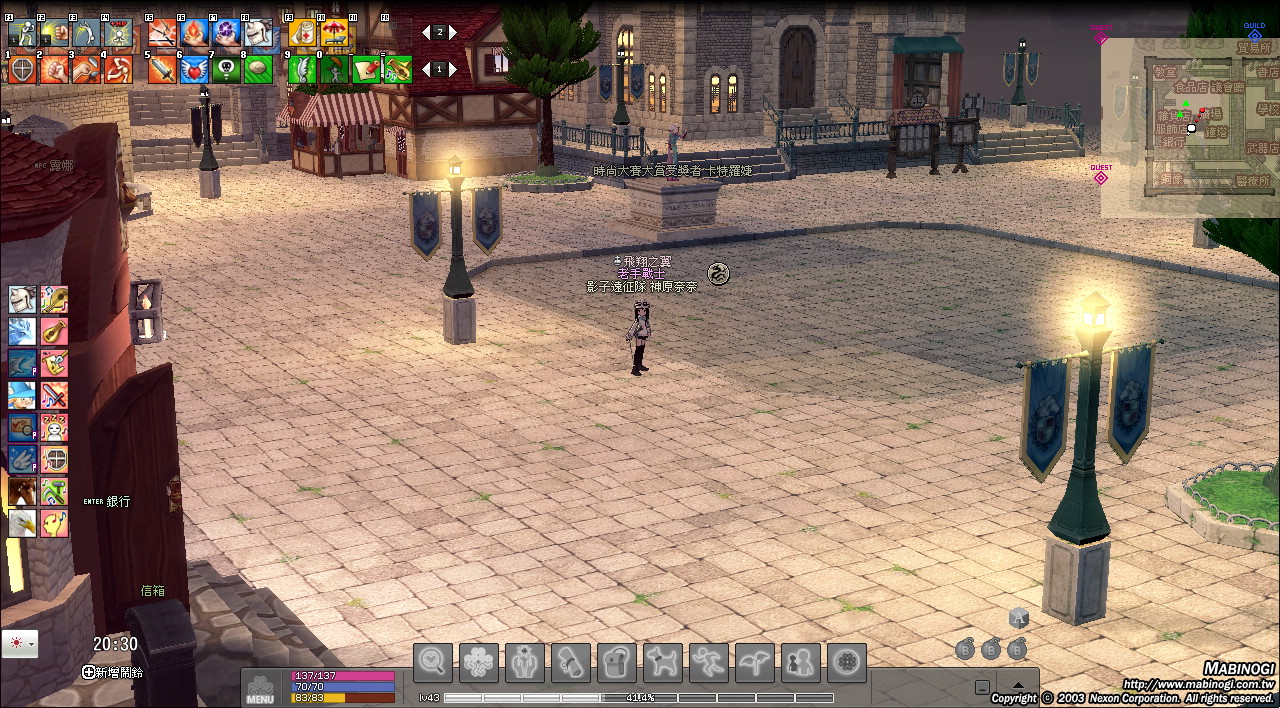Image resolution: width=1280 pixels, height=708 pixels.
Task: Switch upper hotbar page with right arrow
Action: [x=453, y=32]
